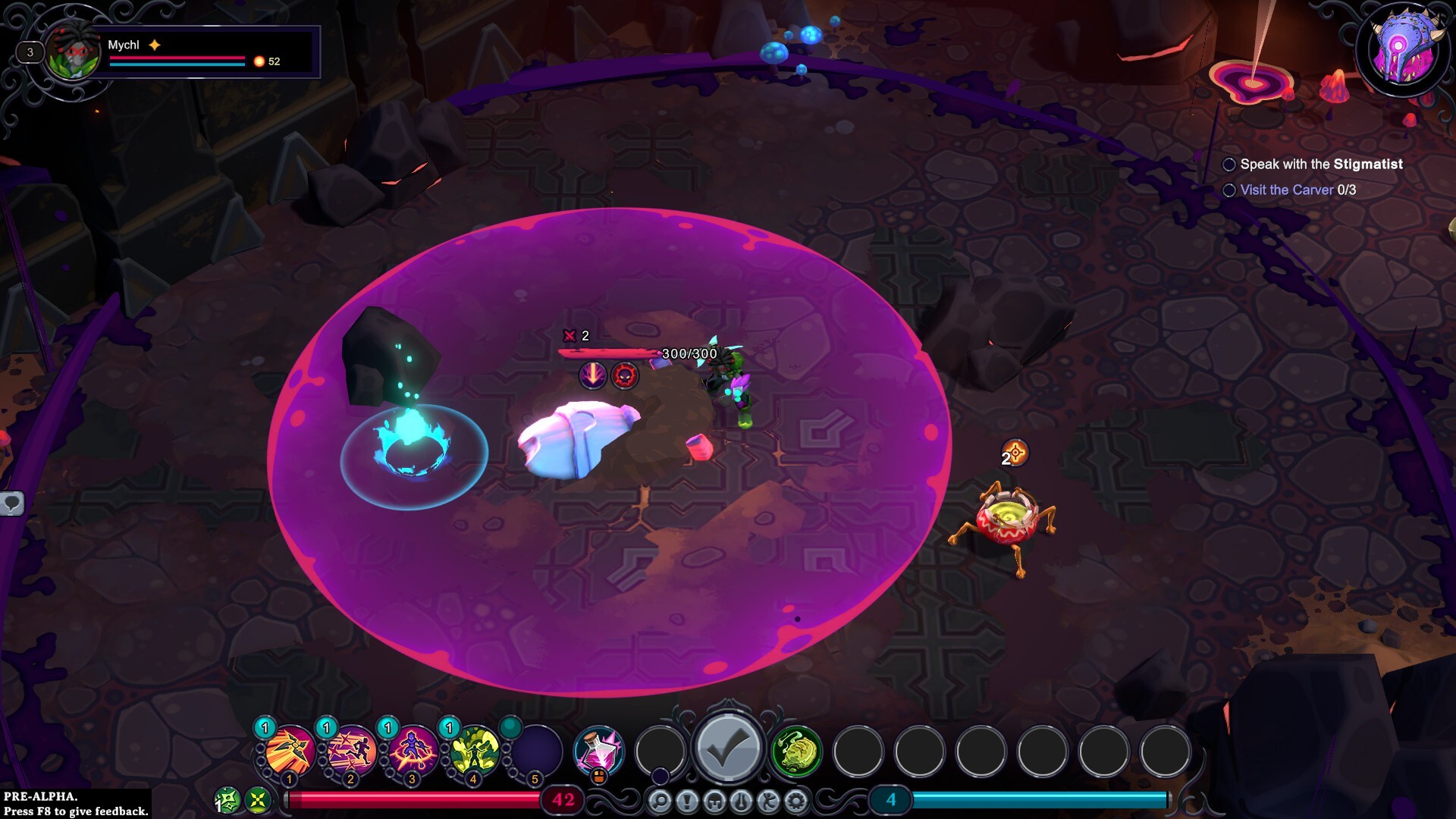Viewport: 1456px width, 819px height.
Task: Expand the chat bubble on the left edge
Action: coord(11,502)
